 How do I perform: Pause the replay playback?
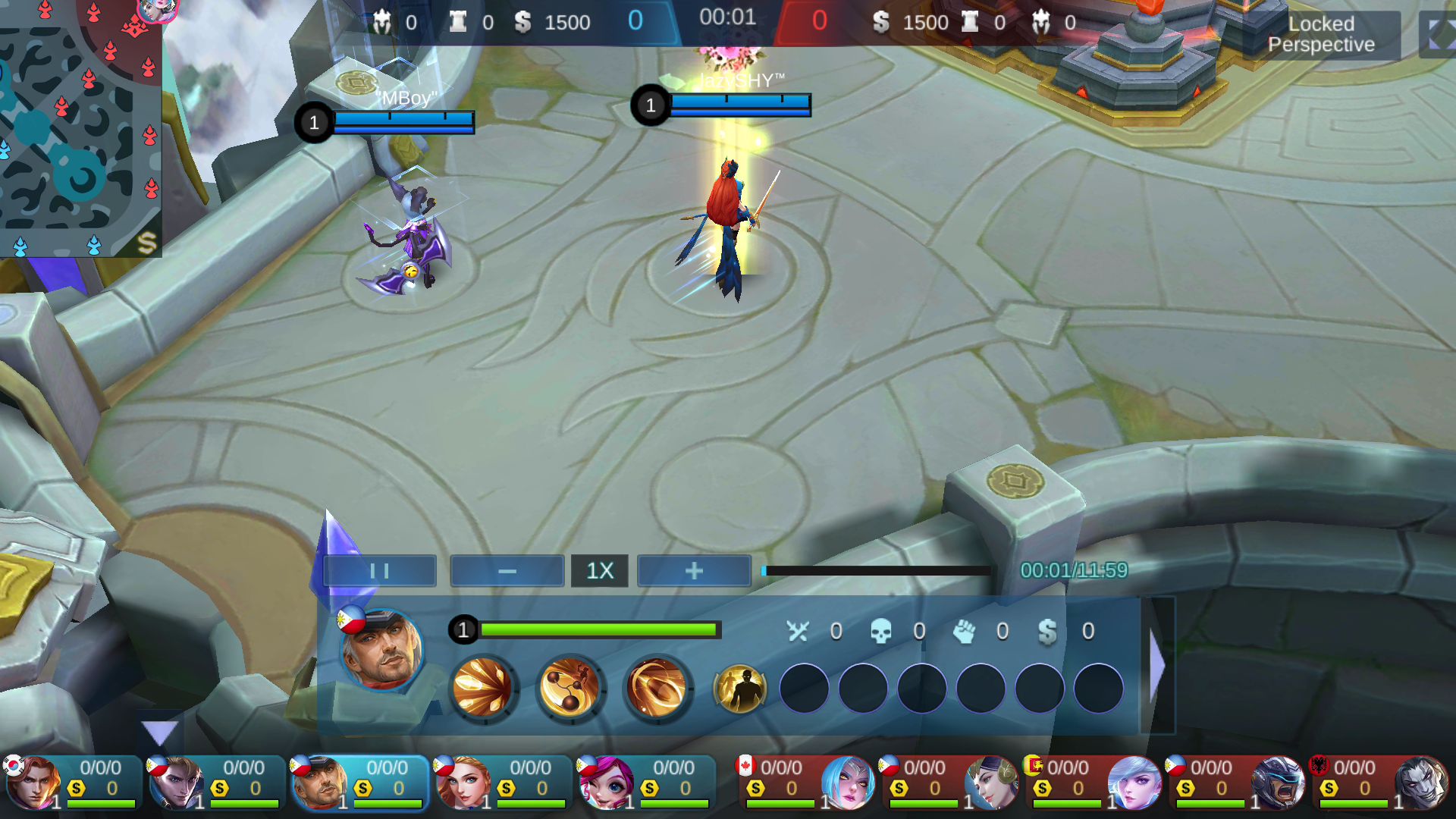coord(379,571)
